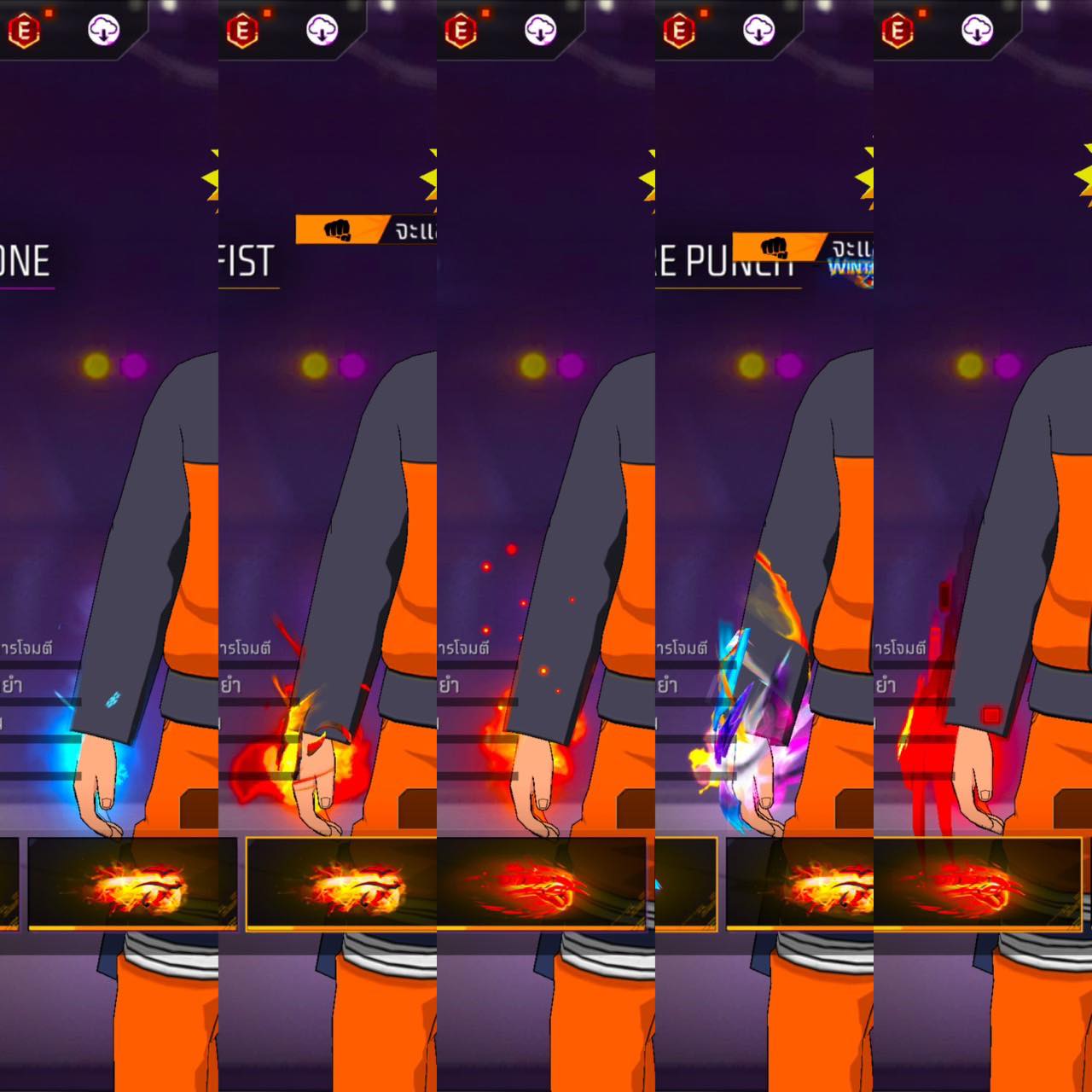The height and width of the screenshot is (1092, 1092).
Task: Tap the orange fist tag overlapping the PUNCH title
Action: click(778, 247)
